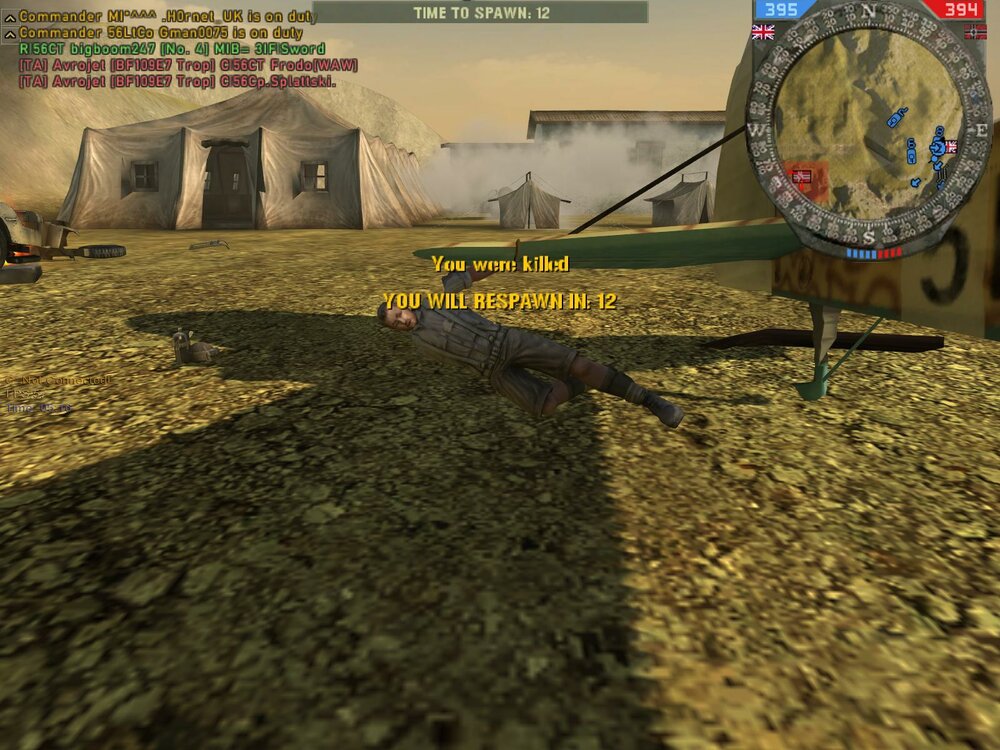Image resolution: width=1000 pixels, height=750 pixels.
Task: Click the circular compass minimap
Action: (868, 127)
